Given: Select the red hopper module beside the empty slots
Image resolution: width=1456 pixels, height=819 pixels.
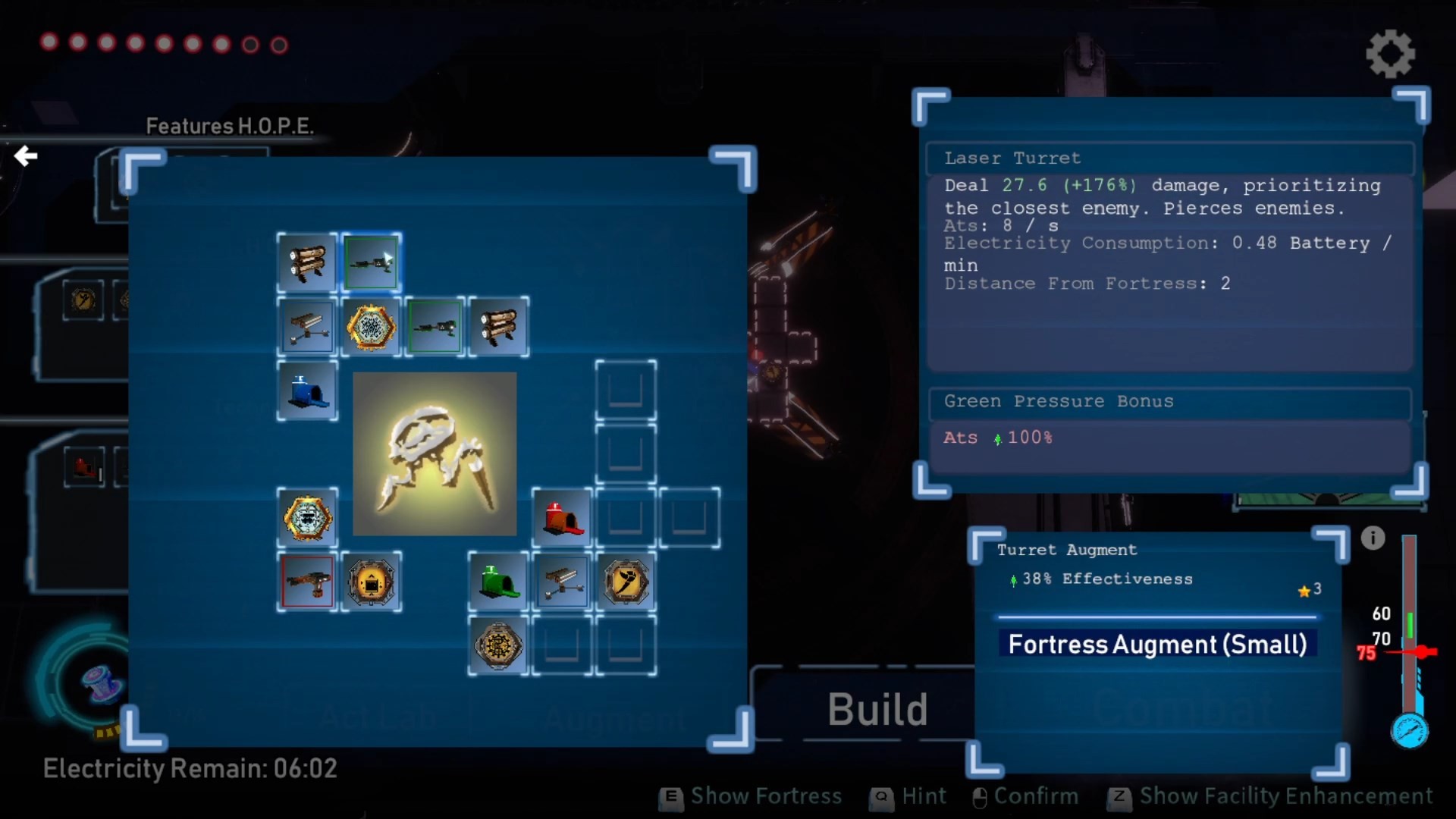Looking at the screenshot, I should point(562,519).
